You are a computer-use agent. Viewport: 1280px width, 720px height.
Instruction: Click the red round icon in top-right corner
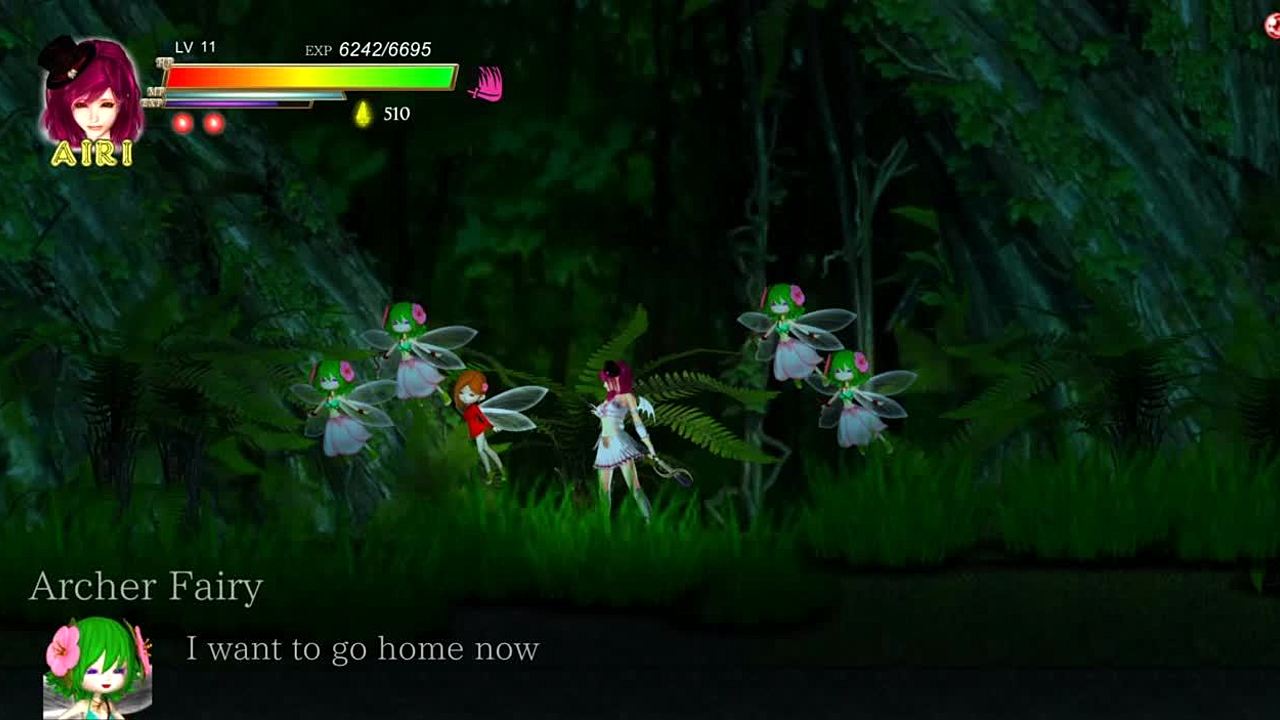(x=1273, y=27)
